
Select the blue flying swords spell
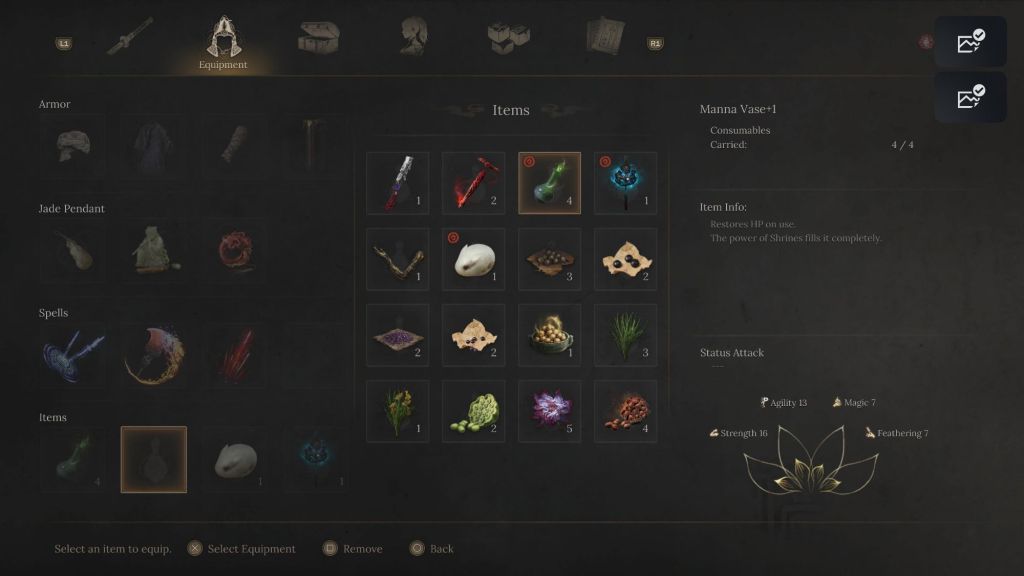[x=73, y=355]
